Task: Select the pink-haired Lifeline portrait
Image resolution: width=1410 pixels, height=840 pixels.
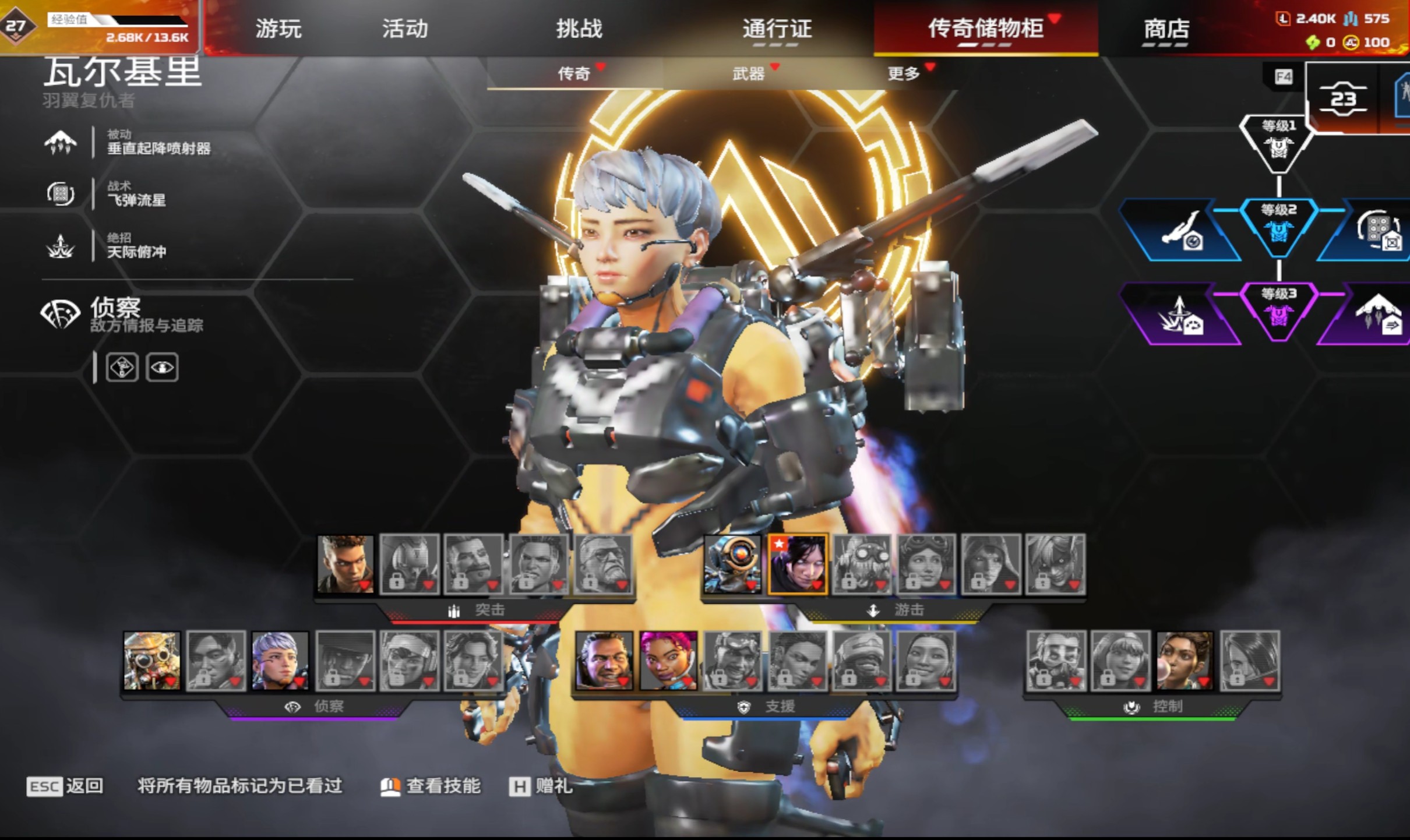Action: (668, 661)
